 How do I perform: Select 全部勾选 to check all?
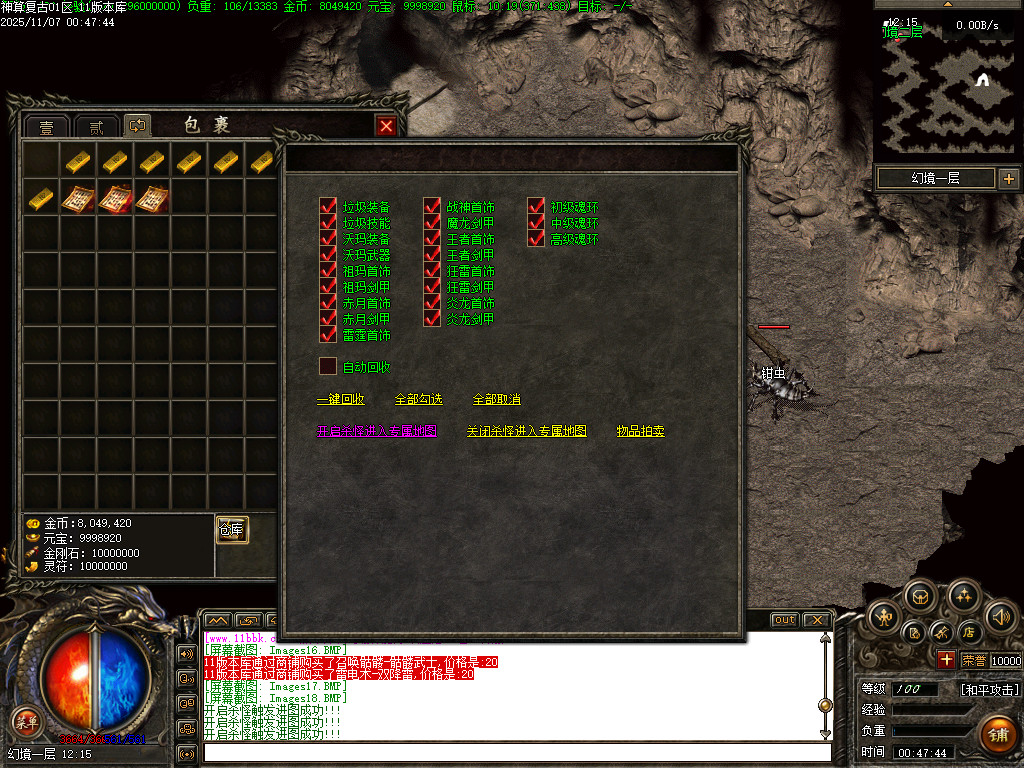pos(418,400)
